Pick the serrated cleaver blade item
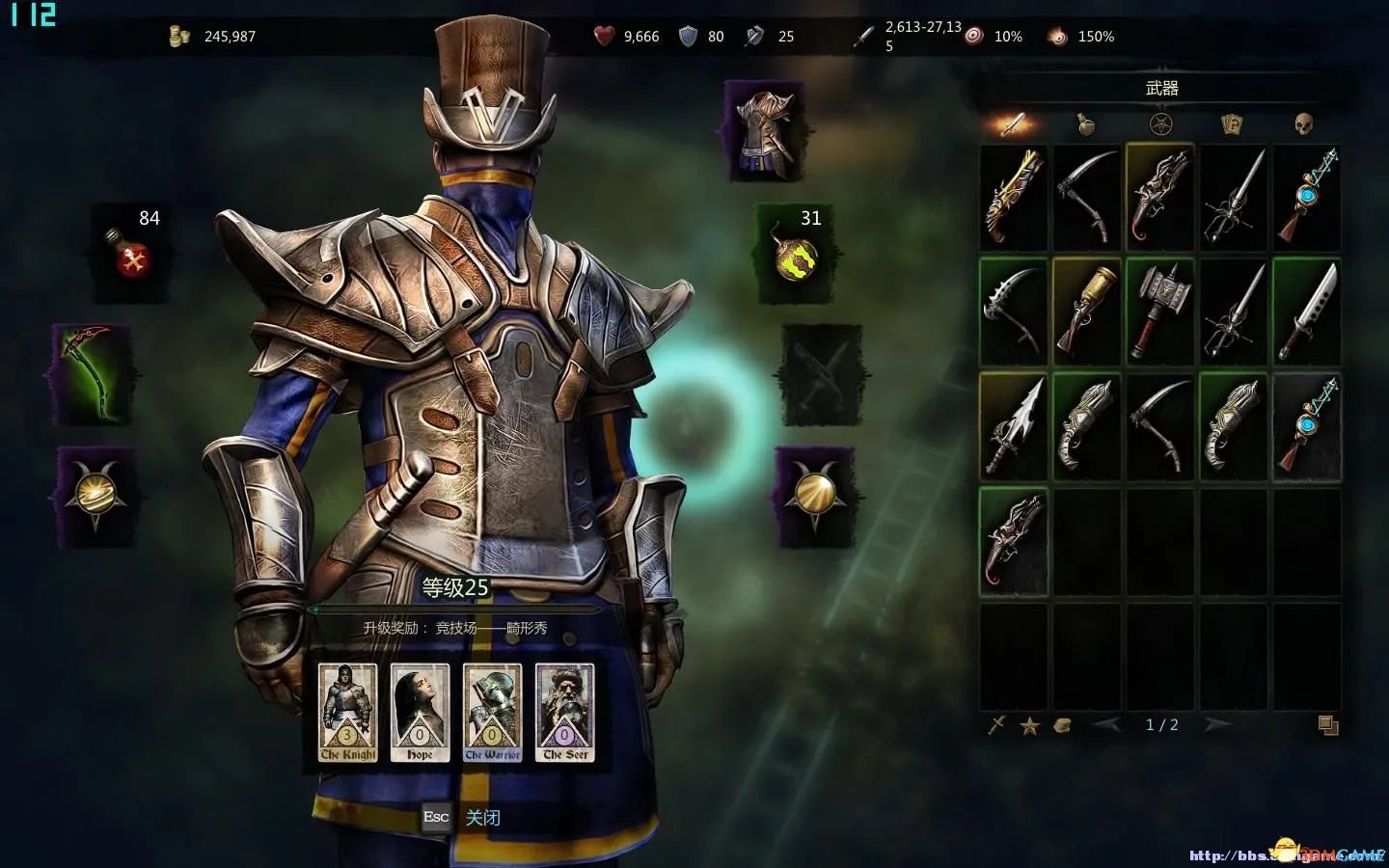 1307,311
